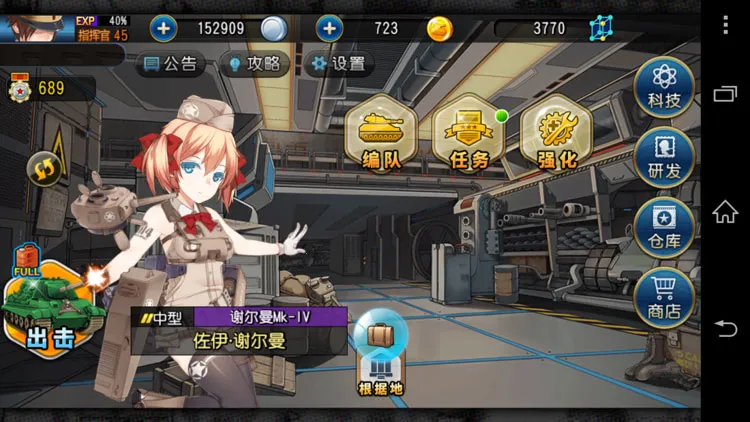Open the 研发 research menu
This screenshot has width=750, height=422.
coord(664,155)
